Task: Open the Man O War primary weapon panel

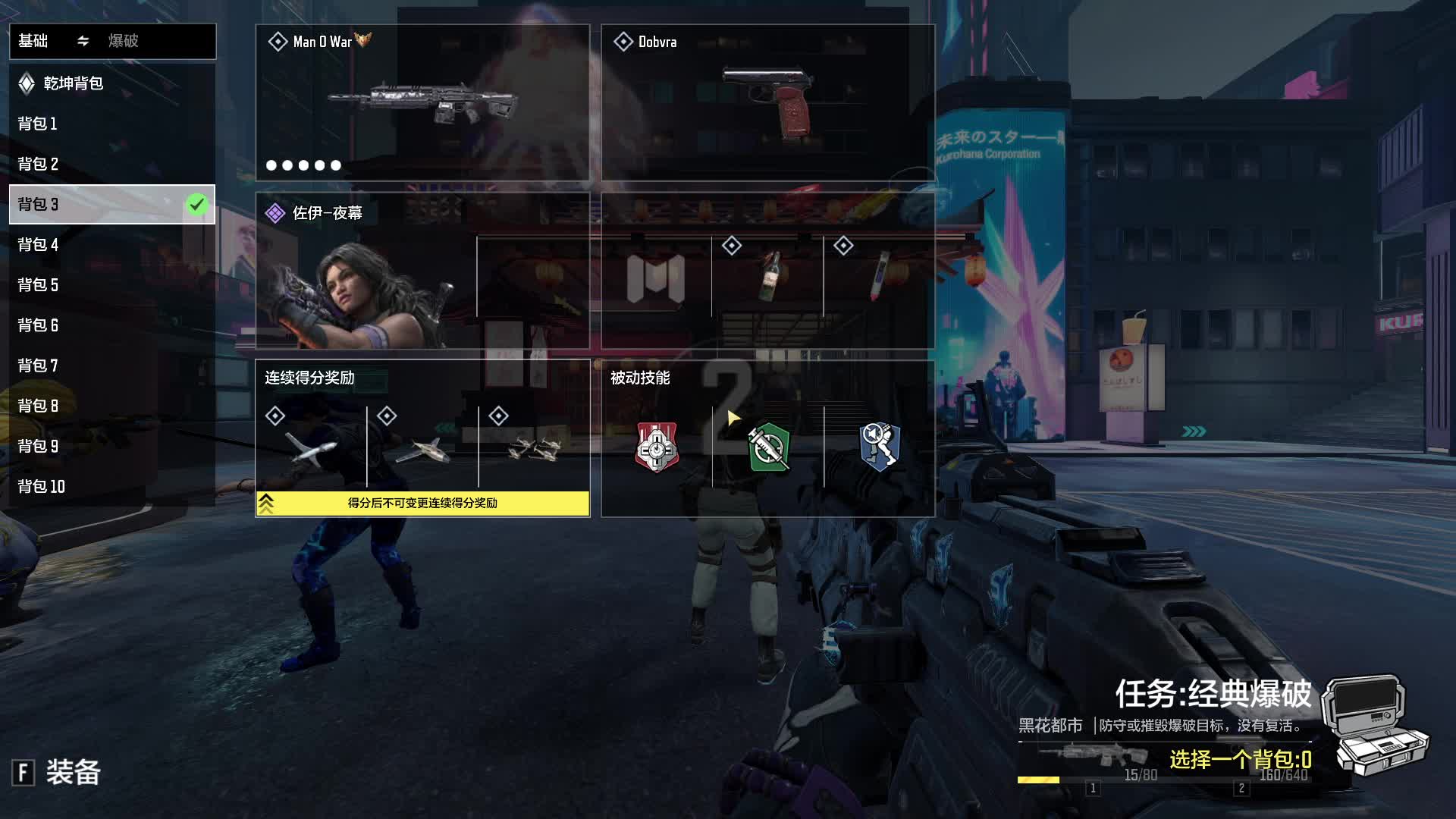Action: click(422, 102)
